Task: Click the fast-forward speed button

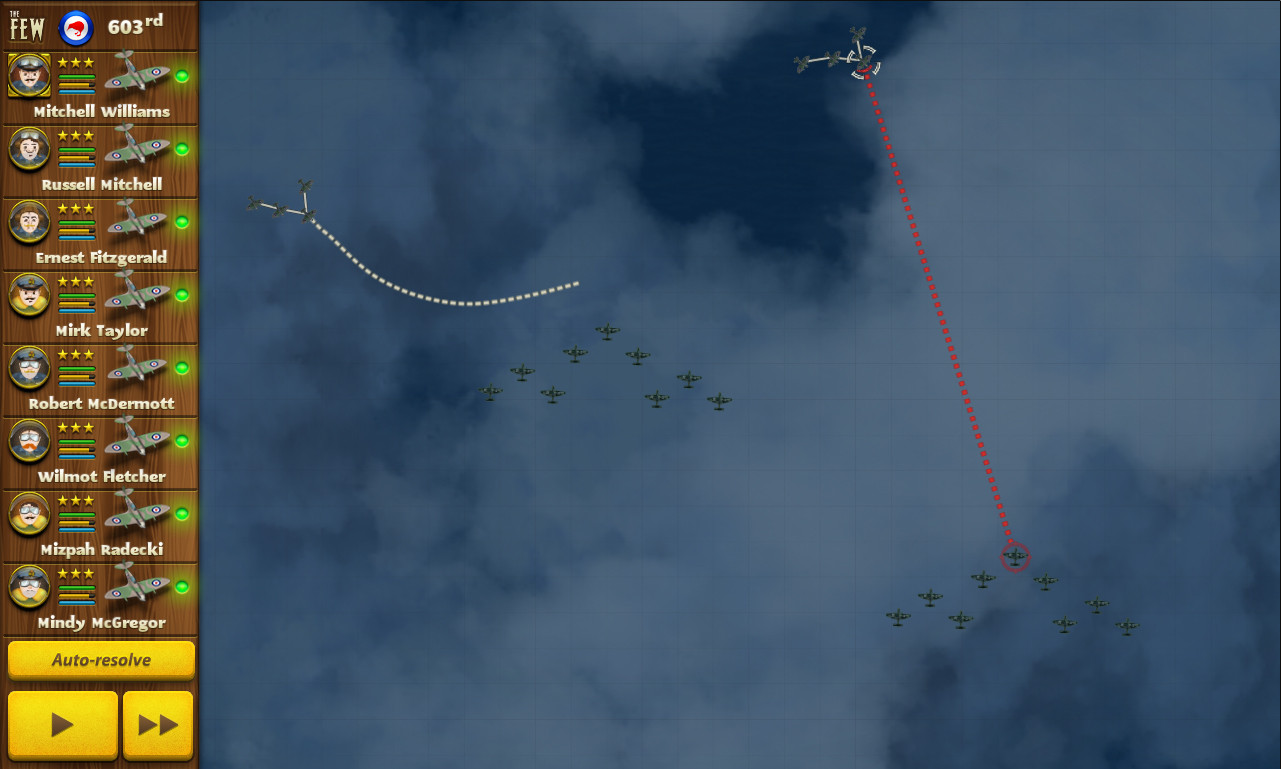Action: (x=157, y=724)
